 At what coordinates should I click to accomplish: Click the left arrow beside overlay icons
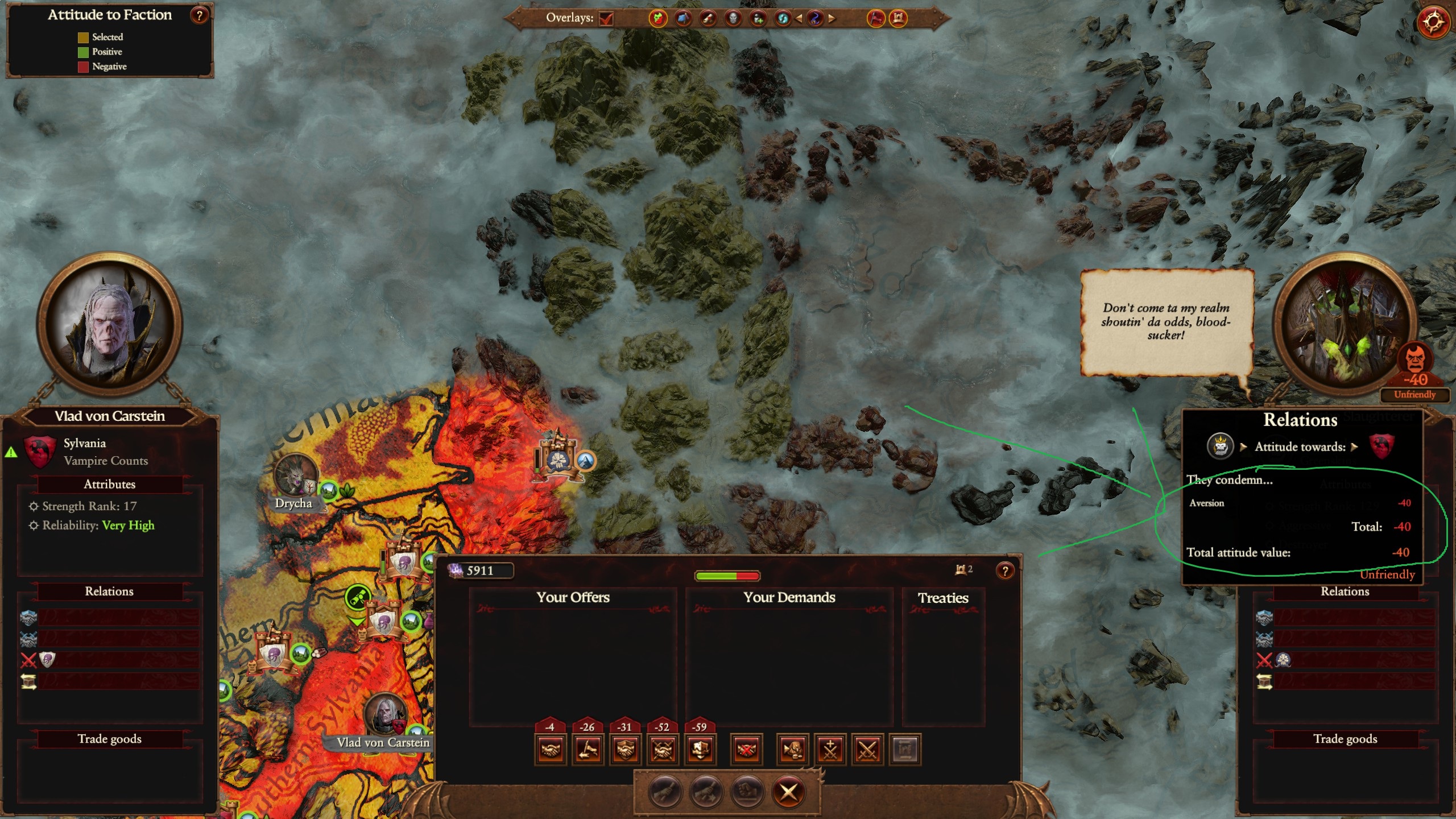click(x=799, y=19)
